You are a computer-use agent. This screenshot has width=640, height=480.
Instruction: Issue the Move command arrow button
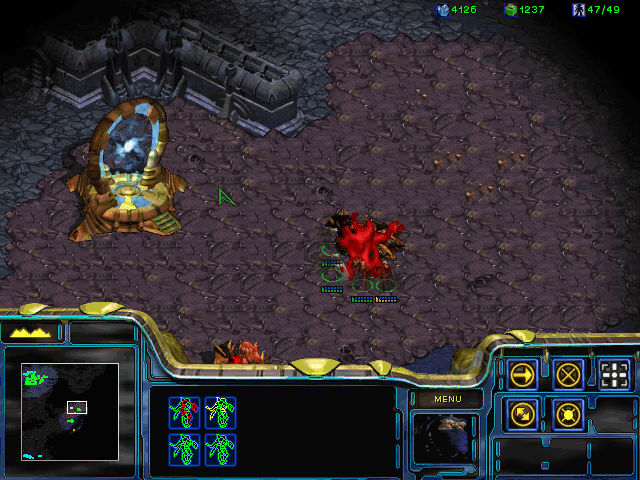click(x=522, y=375)
